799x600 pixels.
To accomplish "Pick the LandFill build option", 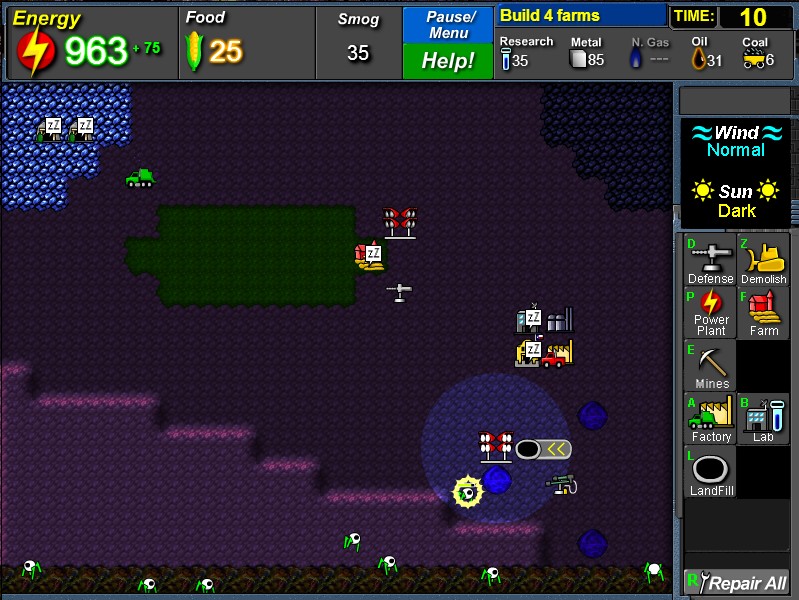I will pyautogui.click(x=710, y=473).
